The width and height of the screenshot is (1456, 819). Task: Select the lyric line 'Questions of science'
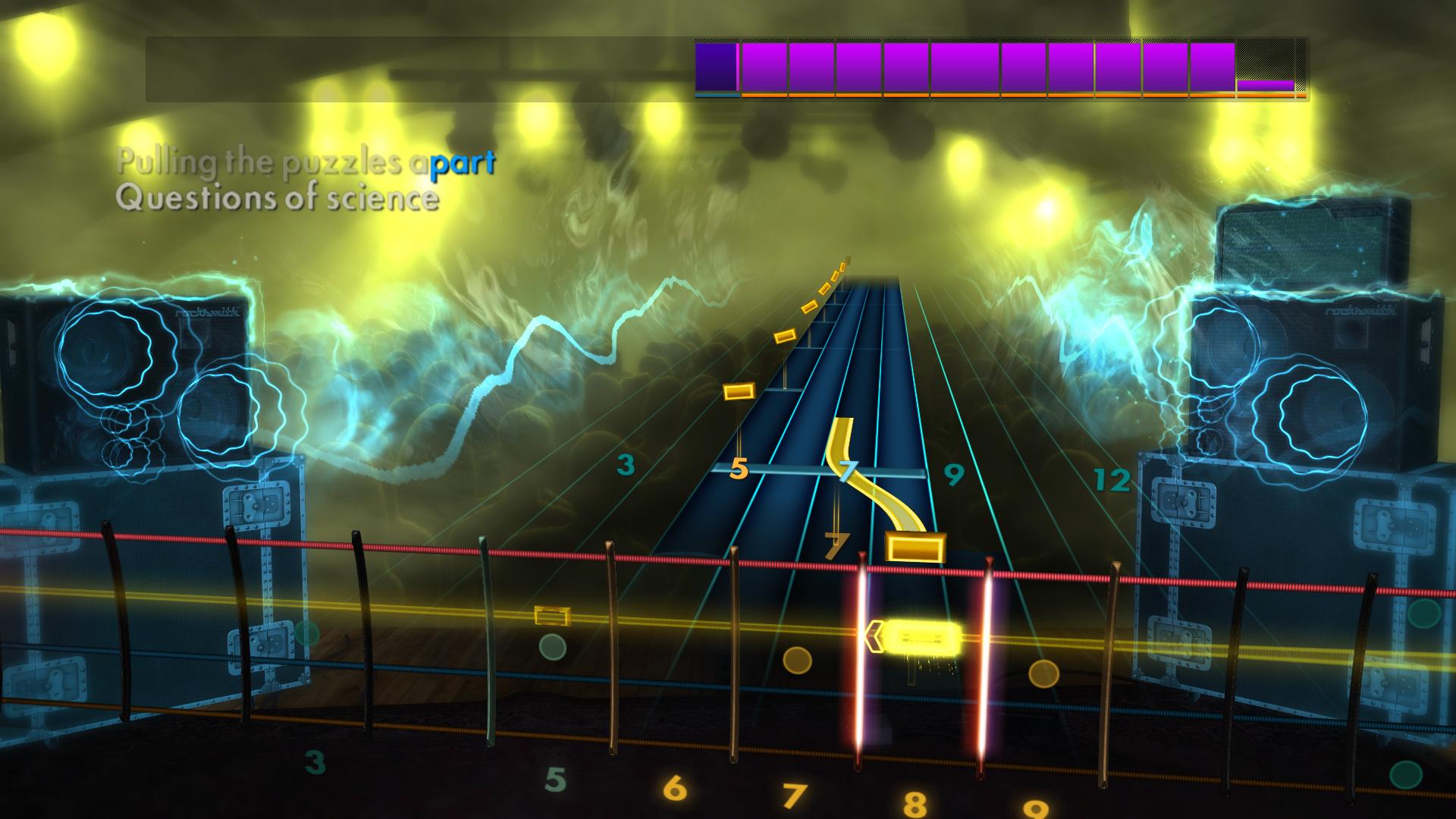pos(278,200)
